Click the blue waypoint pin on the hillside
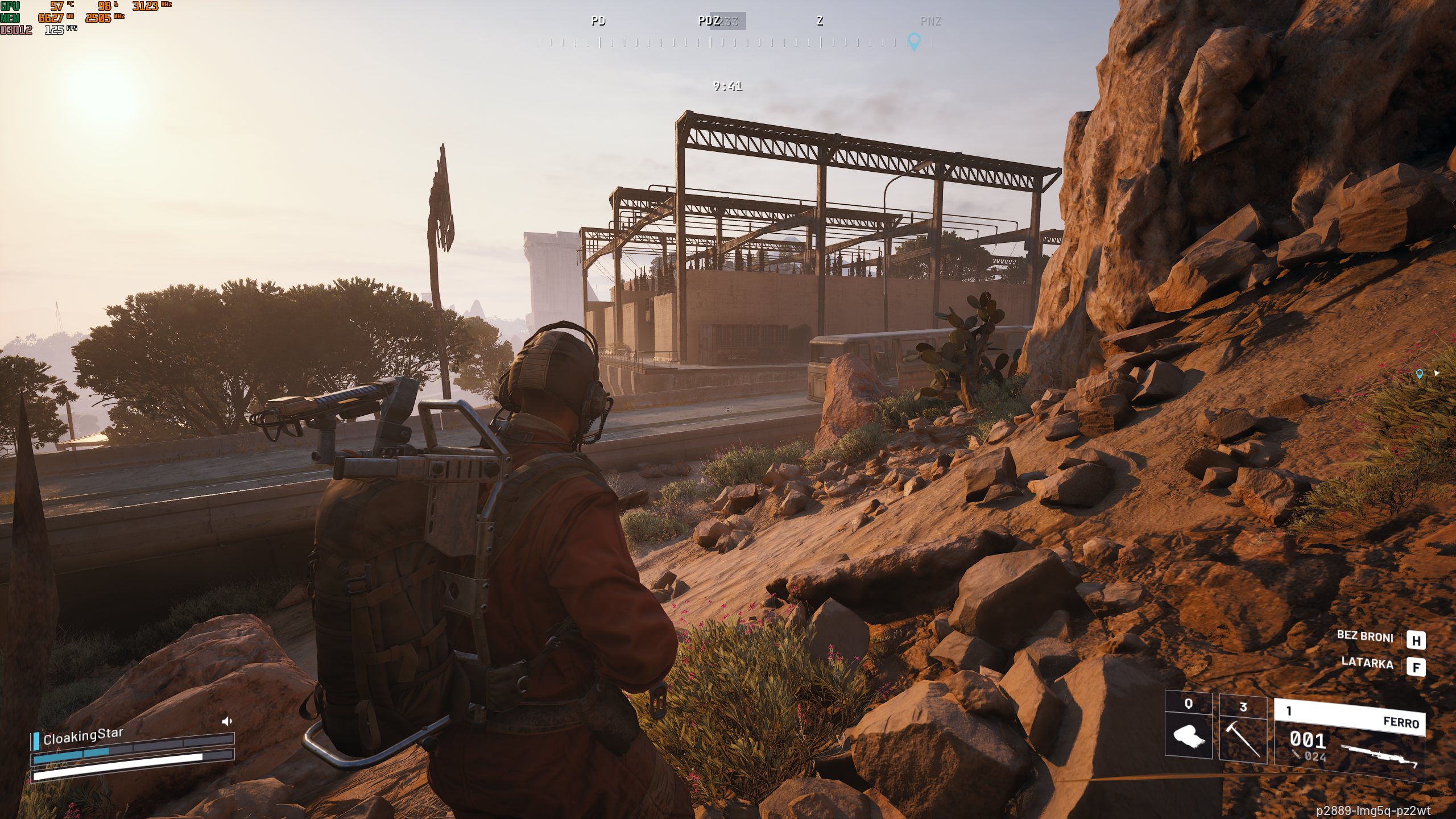The image size is (1456, 819). click(1420, 374)
